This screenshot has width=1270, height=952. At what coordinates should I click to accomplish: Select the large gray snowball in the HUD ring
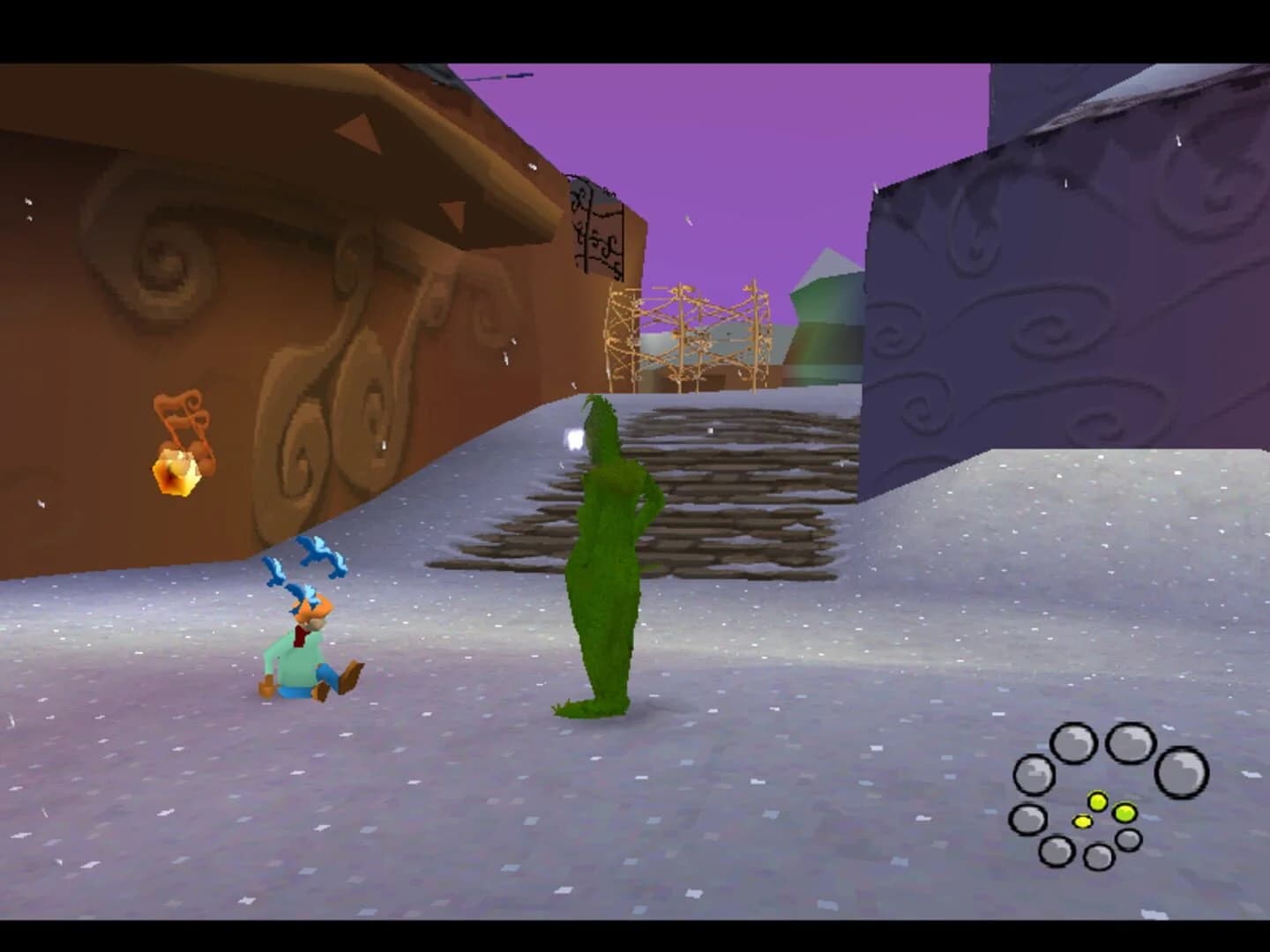click(x=1181, y=773)
